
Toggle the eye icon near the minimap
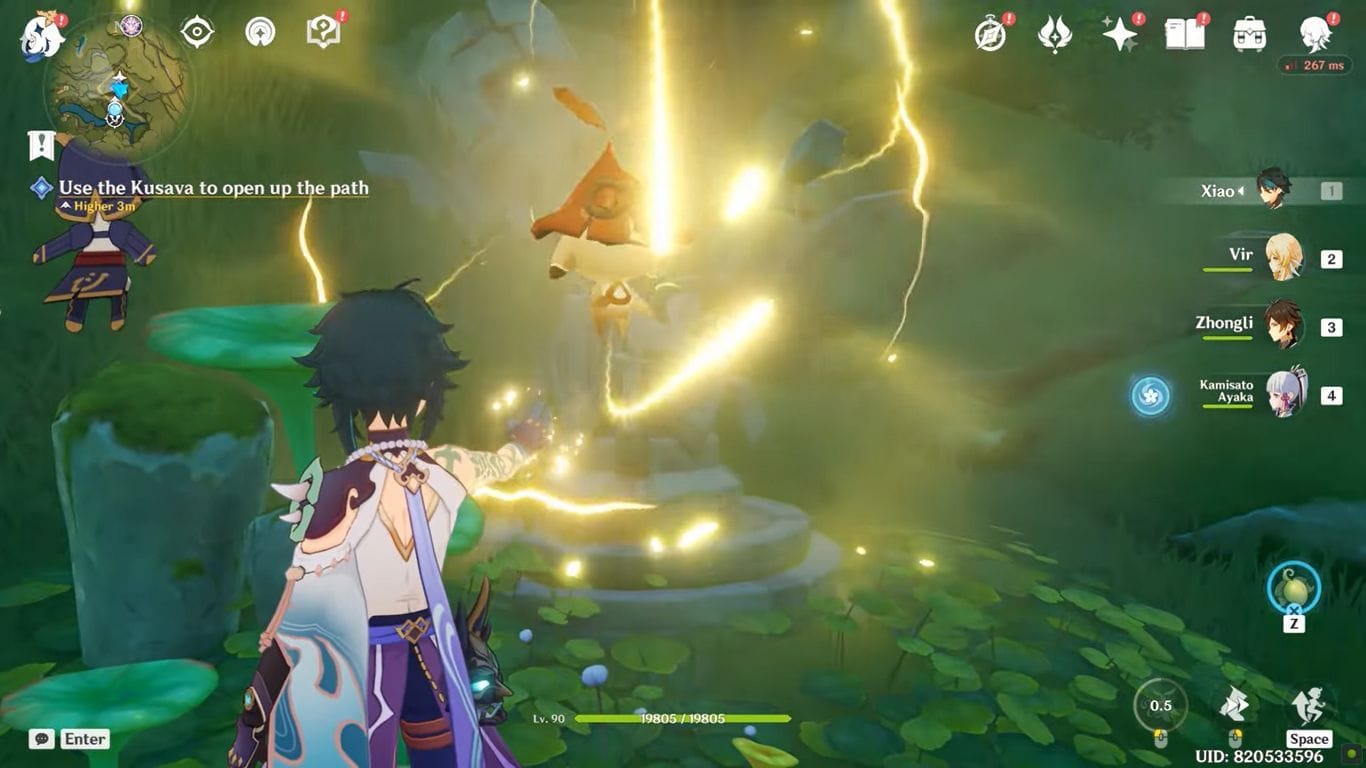[x=195, y=31]
